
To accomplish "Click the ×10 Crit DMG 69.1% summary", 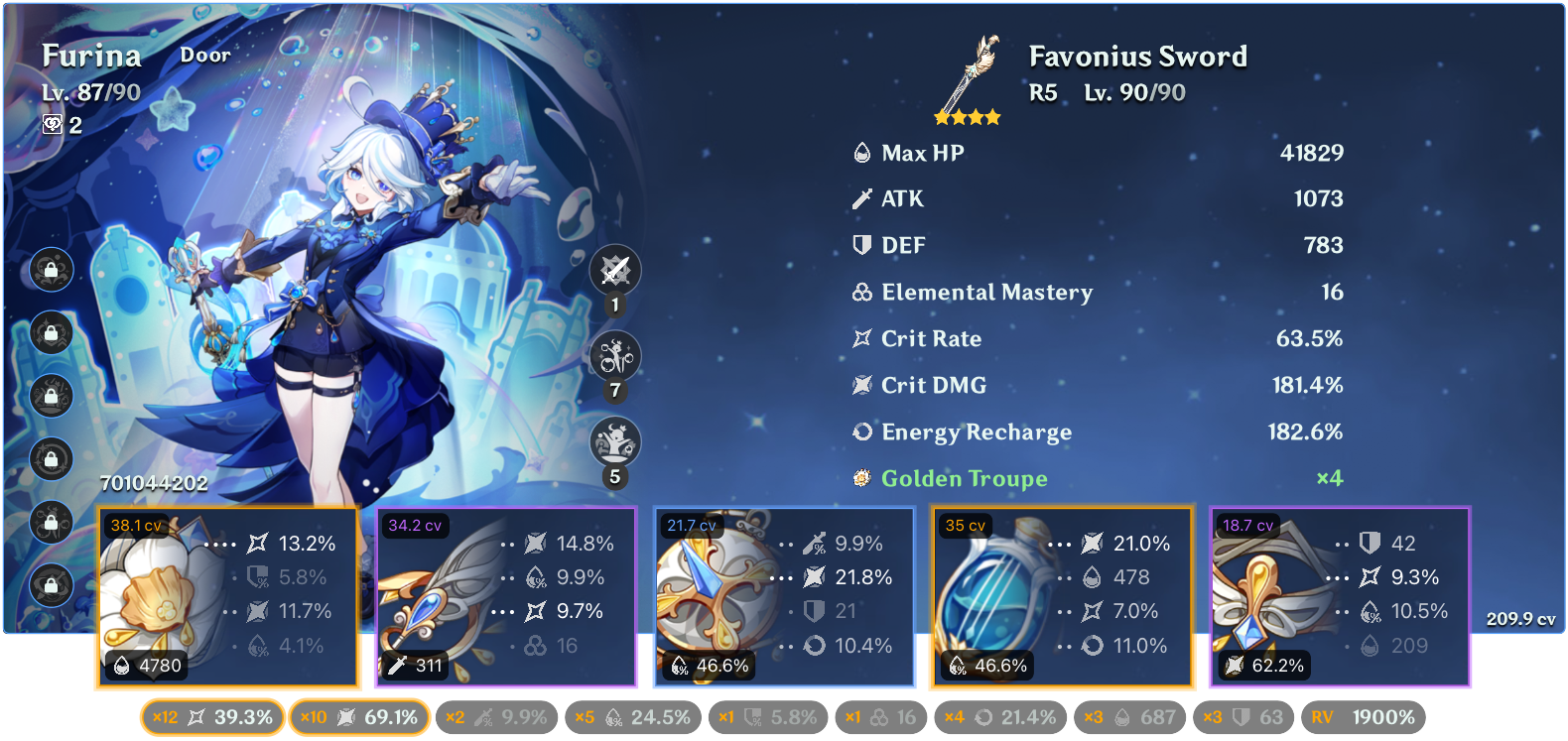I will click(358, 716).
